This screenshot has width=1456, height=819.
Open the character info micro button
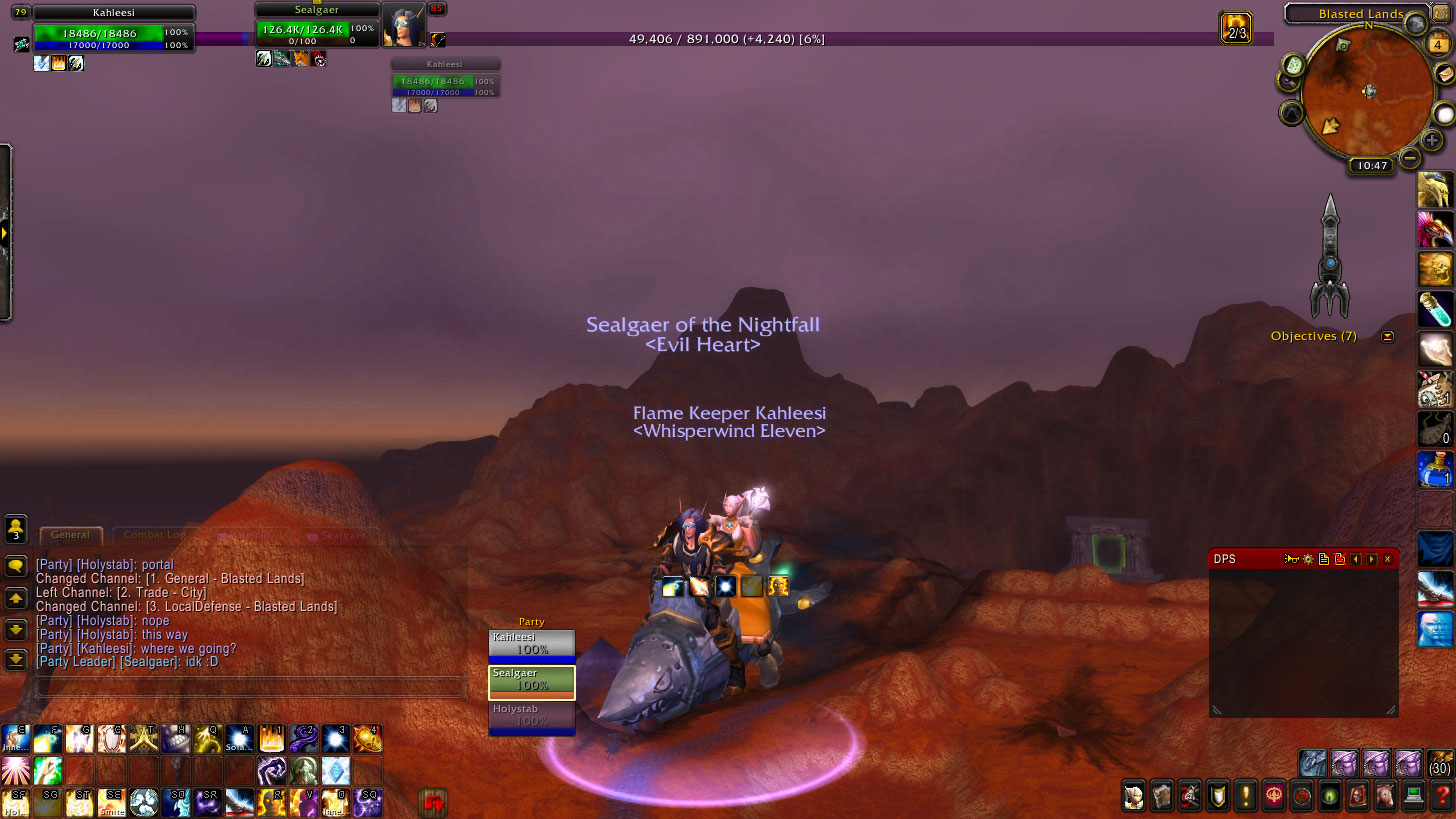(x=1133, y=797)
